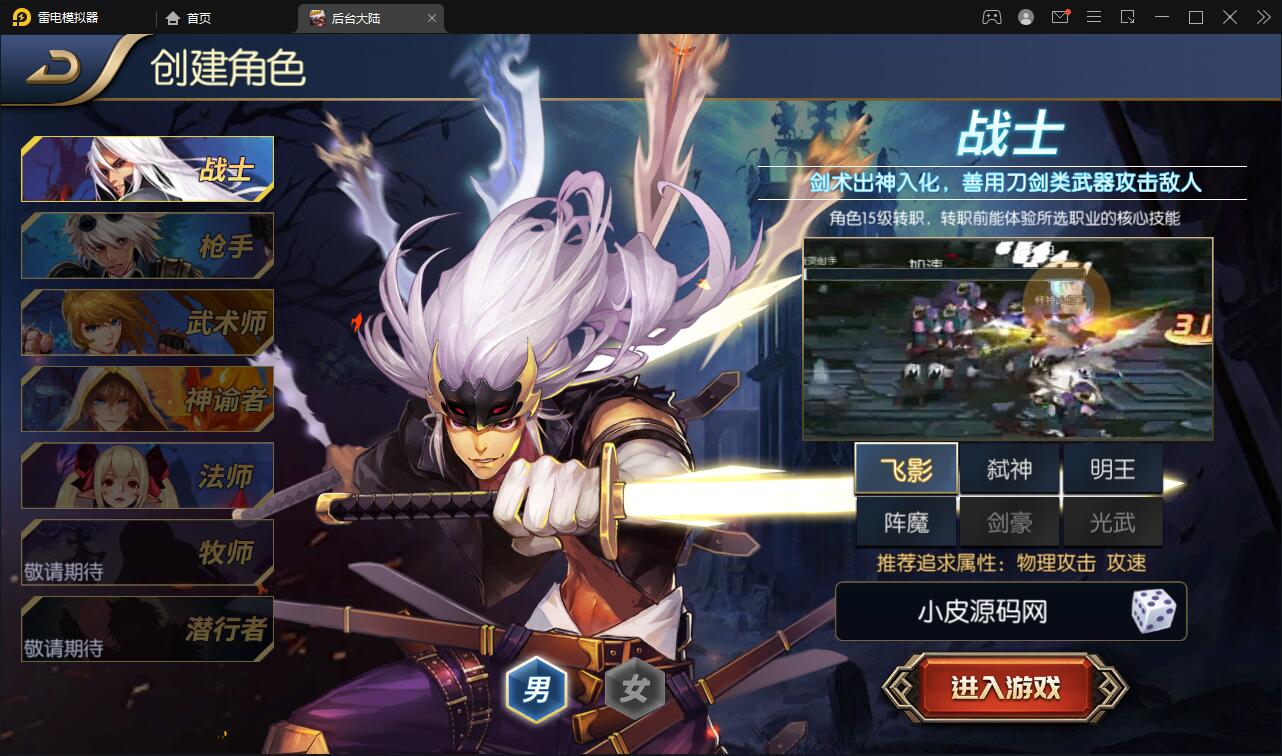Select the 法师 mage class portrait
Screen dimensions: 1282x756
147,475
